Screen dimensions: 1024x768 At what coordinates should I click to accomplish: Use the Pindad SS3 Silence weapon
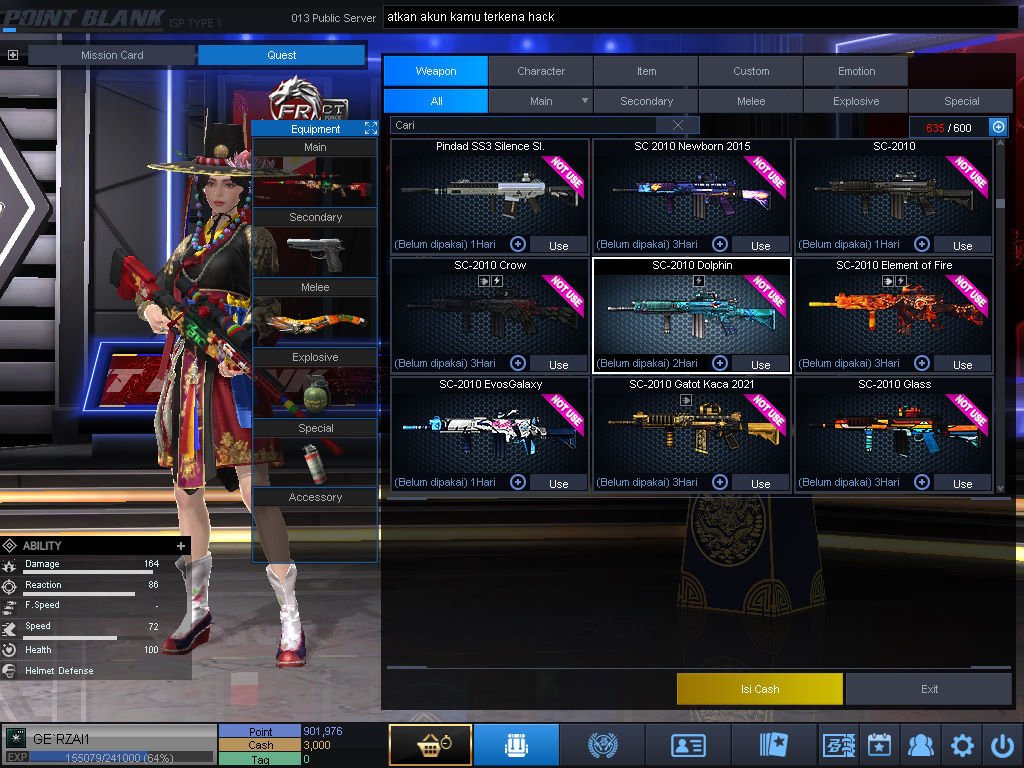pos(558,245)
